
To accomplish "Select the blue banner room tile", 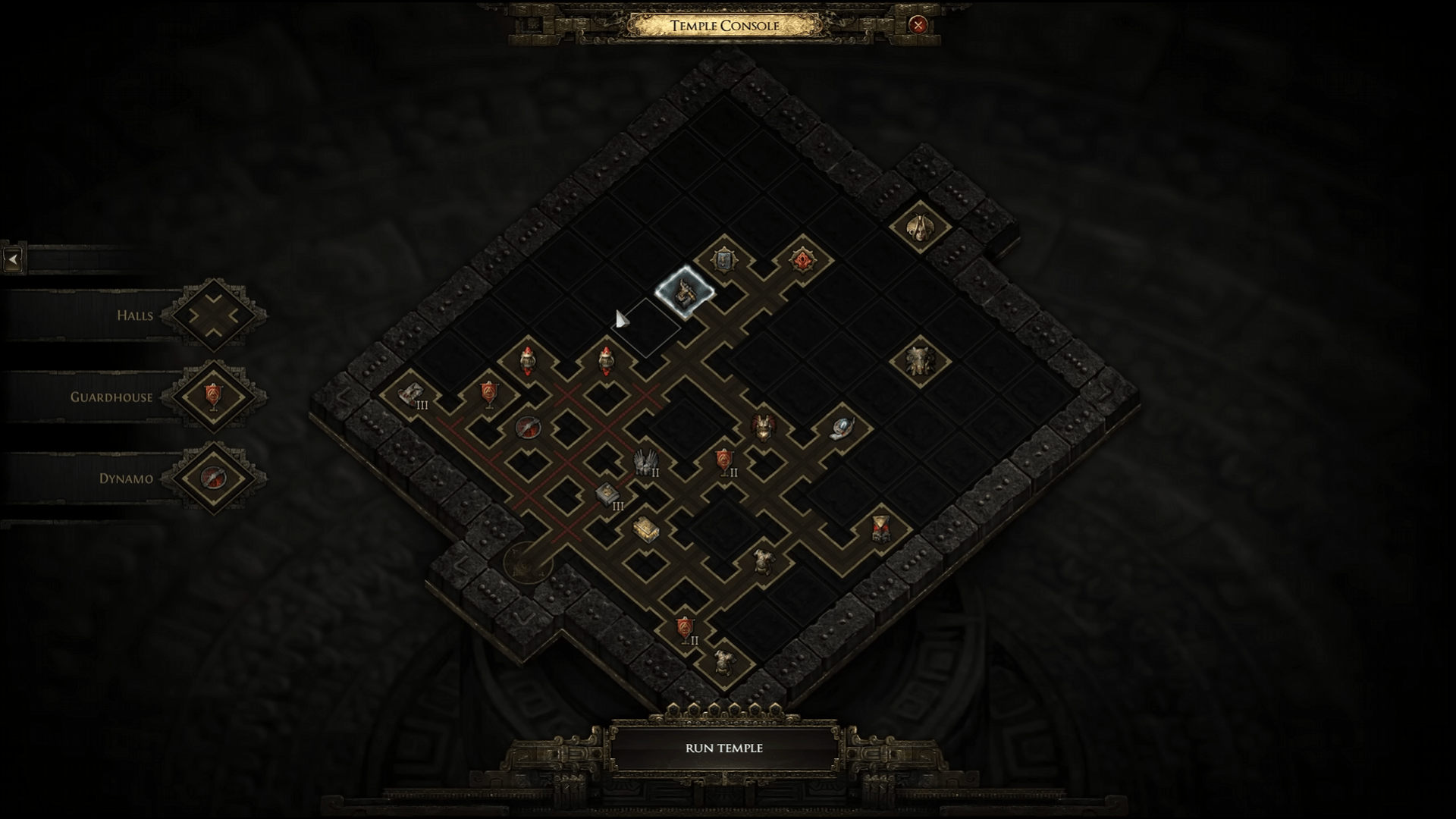I will (x=724, y=261).
